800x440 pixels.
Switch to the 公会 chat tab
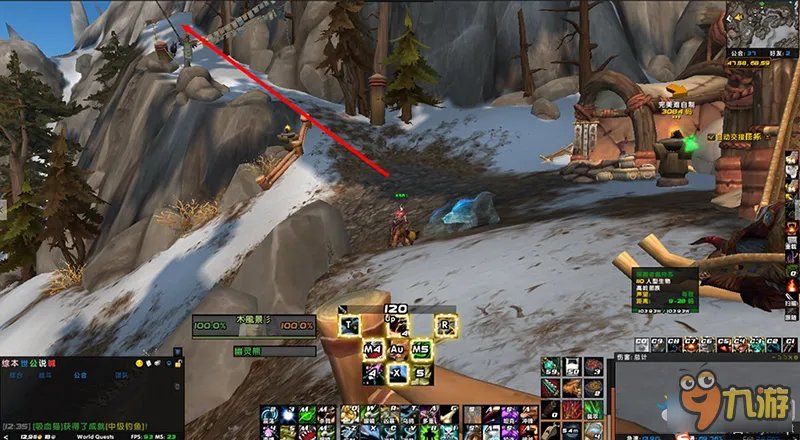[x=81, y=376]
